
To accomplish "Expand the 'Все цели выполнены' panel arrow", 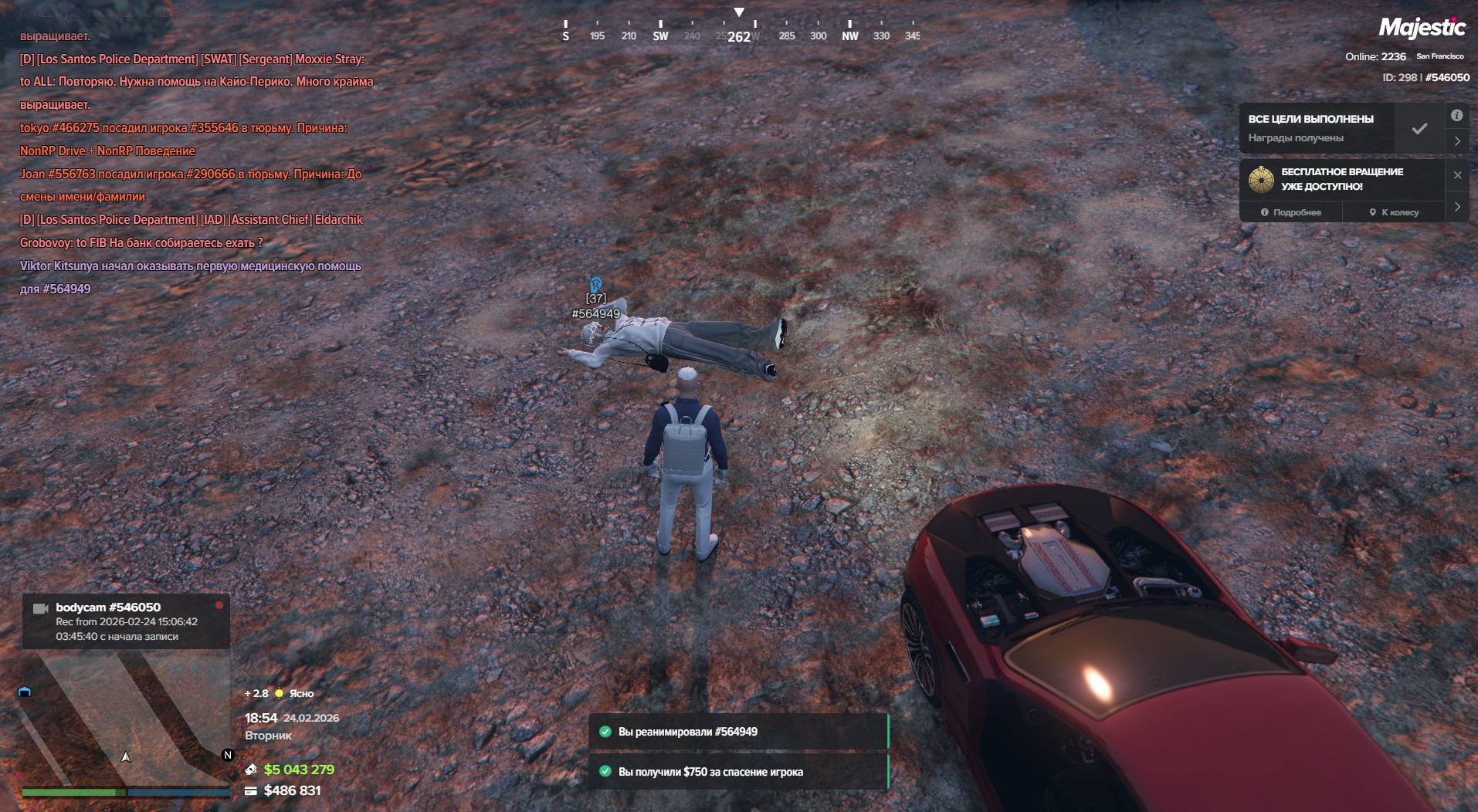I will tap(1457, 141).
